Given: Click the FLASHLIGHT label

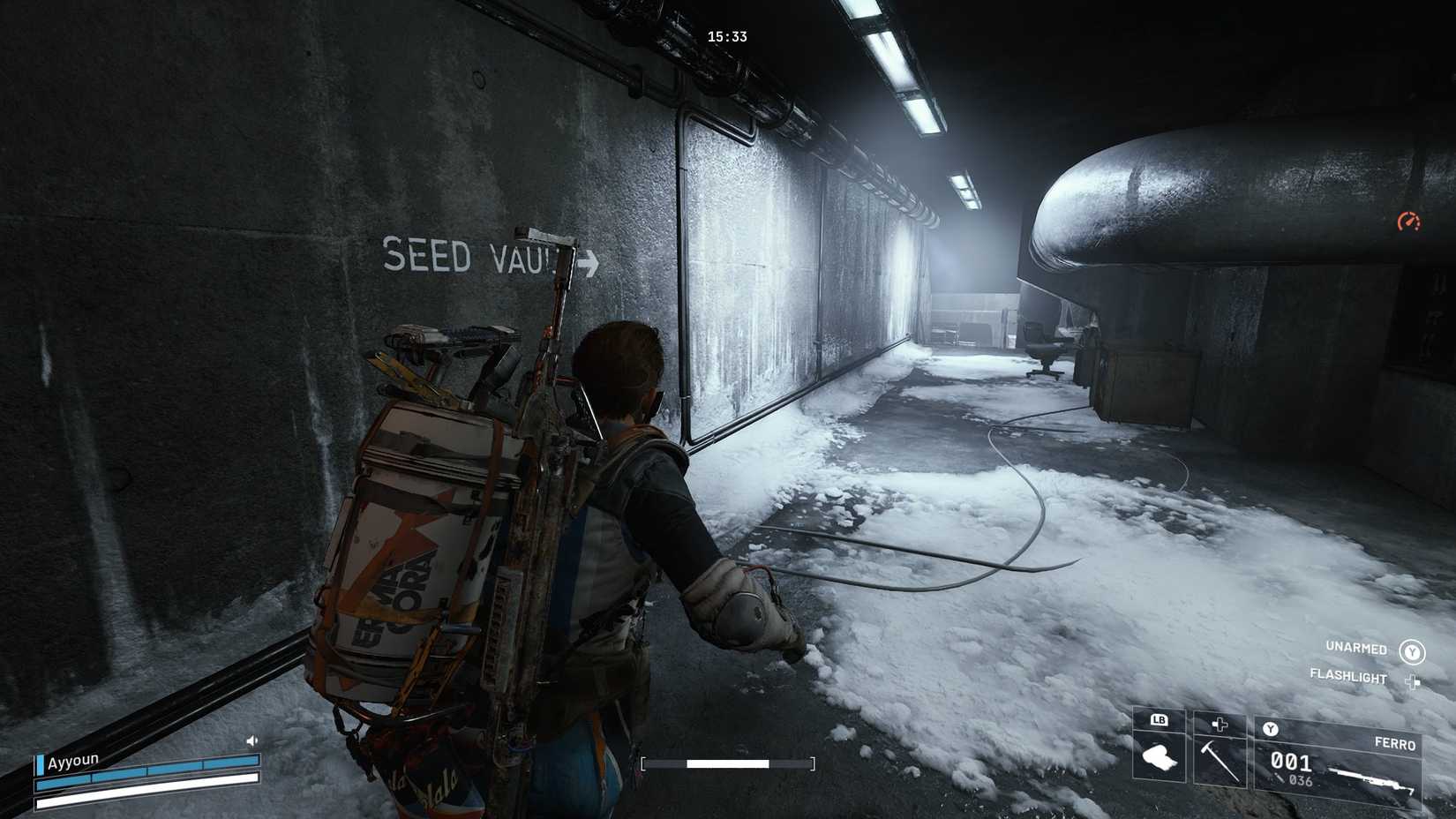Looking at the screenshot, I should click(1348, 676).
